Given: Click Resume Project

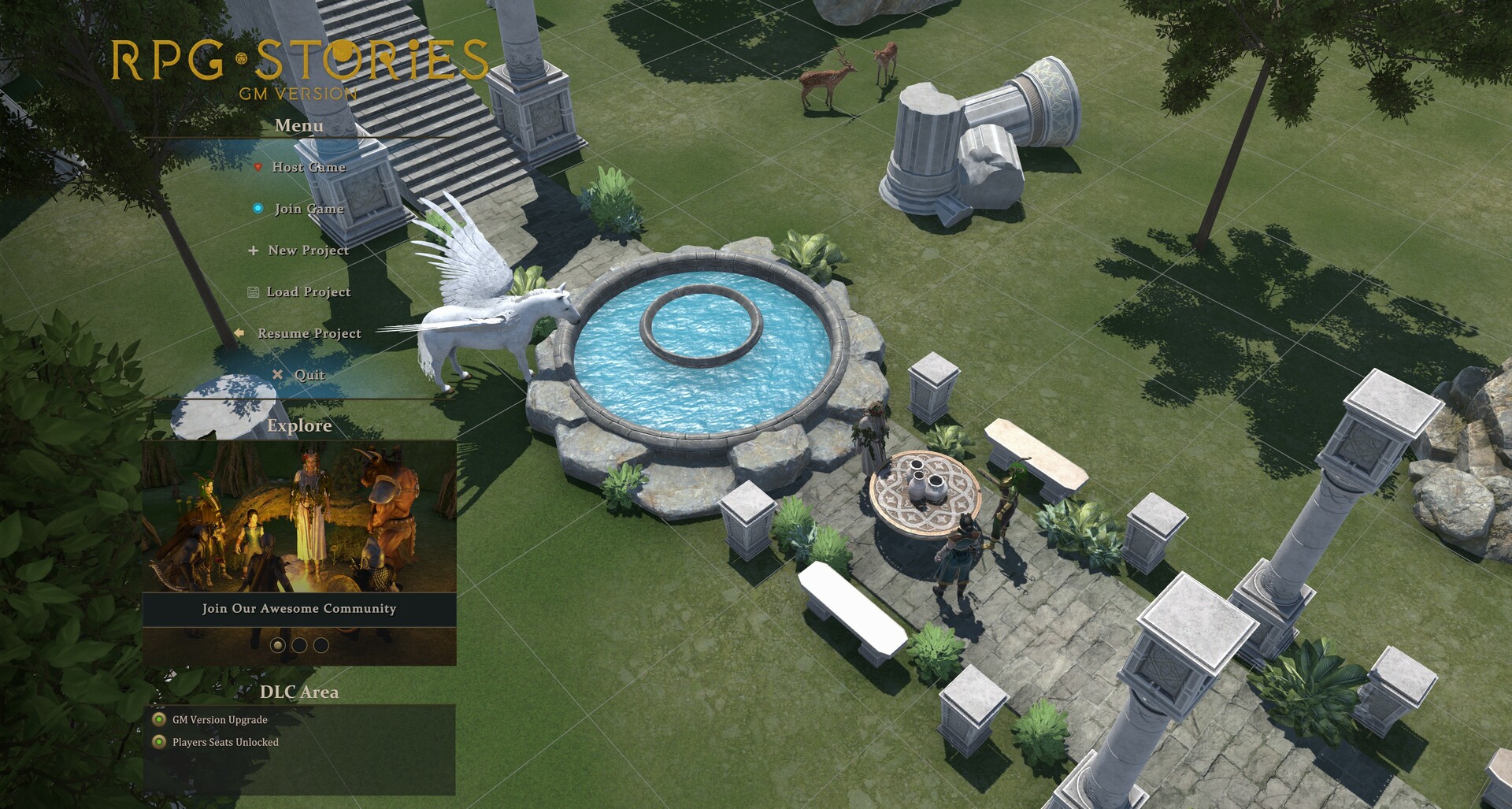Looking at the screenshot, I should click(309, 334).
